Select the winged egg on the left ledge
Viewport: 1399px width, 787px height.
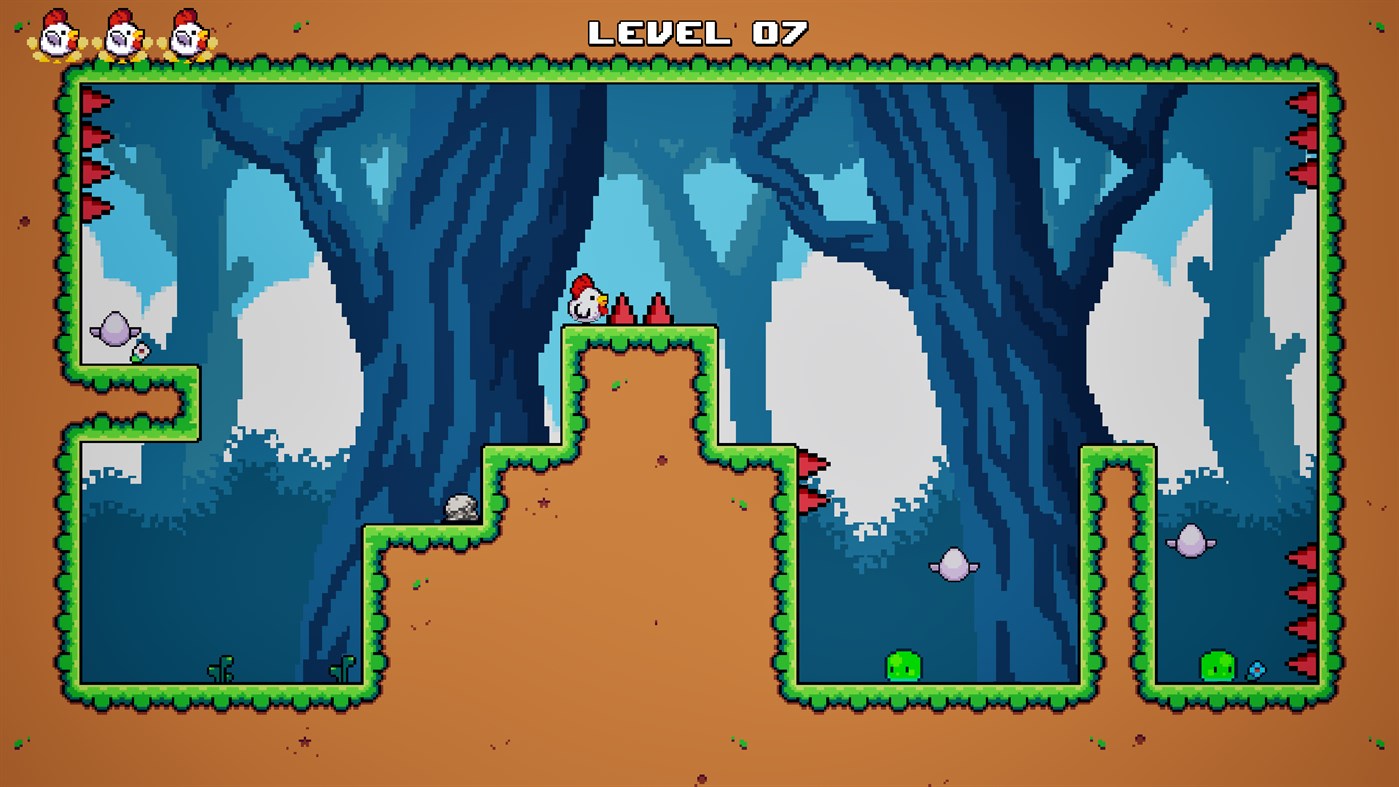[x=113, y=327]
